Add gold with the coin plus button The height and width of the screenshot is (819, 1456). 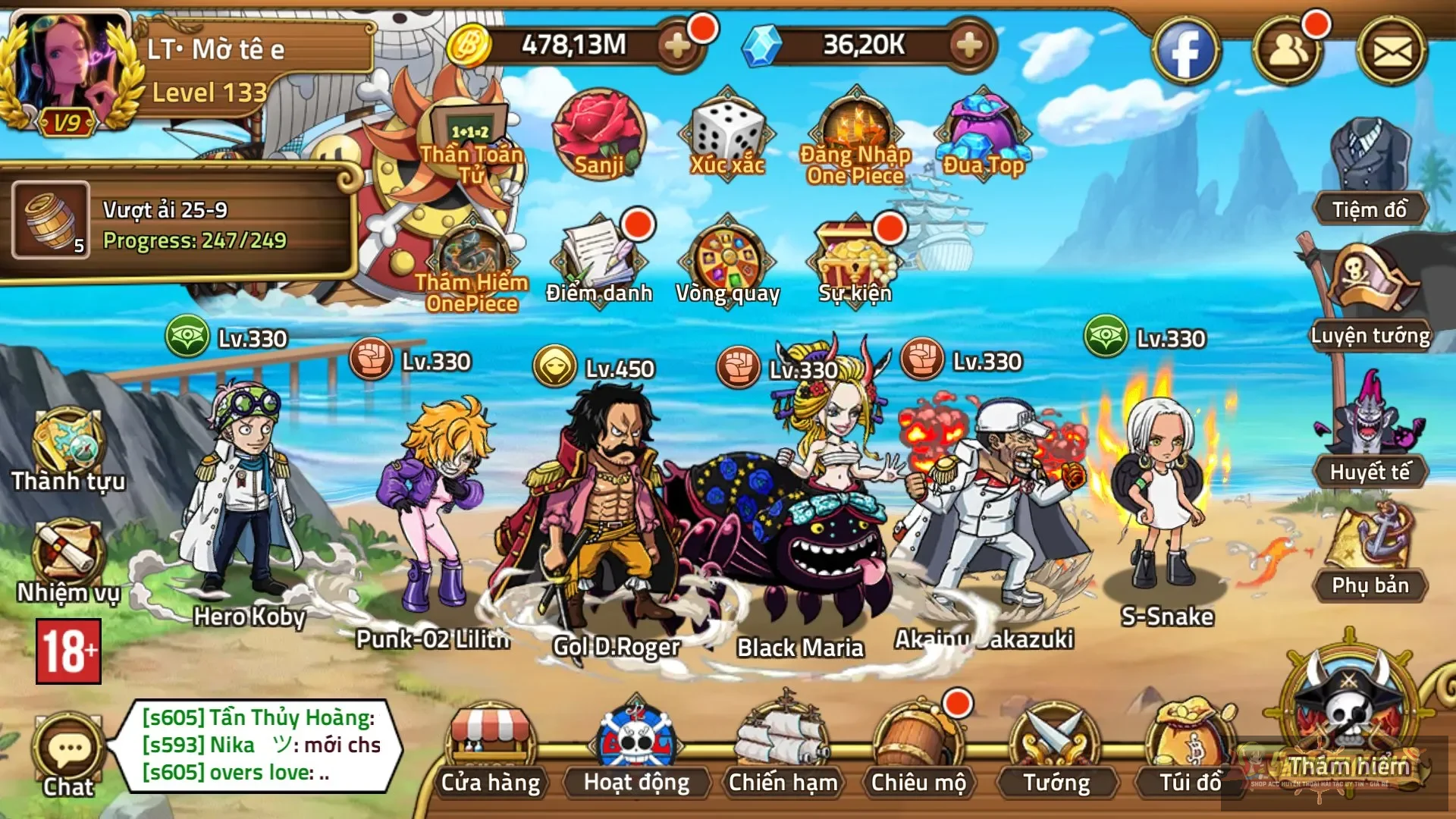pyautogui.click(x=682, y=45)
